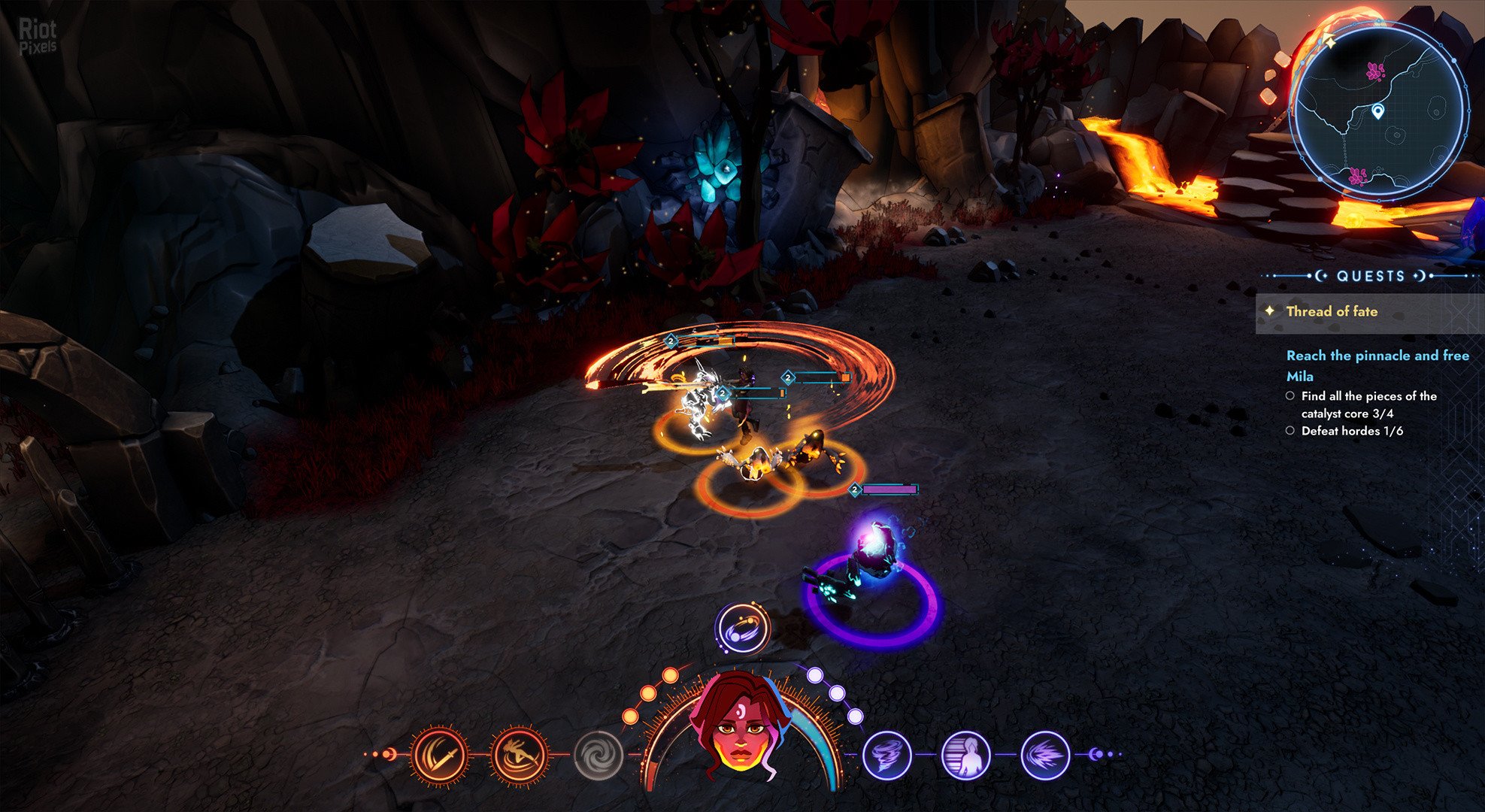Click the Defeat hordes objective entry
The image size is (1485, 812).
(x=1351, y=431)
